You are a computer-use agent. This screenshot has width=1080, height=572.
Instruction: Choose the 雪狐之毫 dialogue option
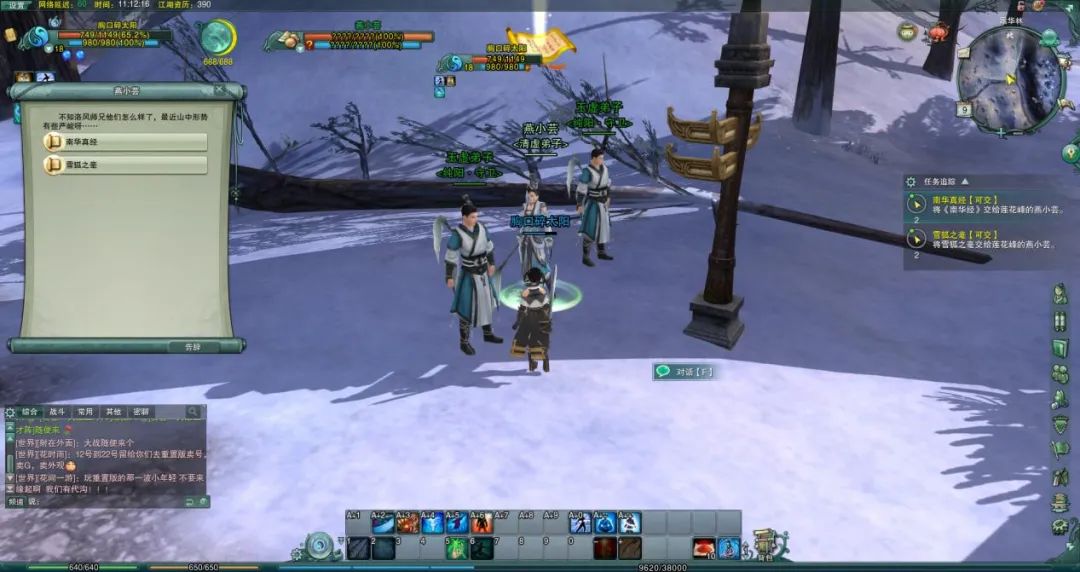coord(126,164)
